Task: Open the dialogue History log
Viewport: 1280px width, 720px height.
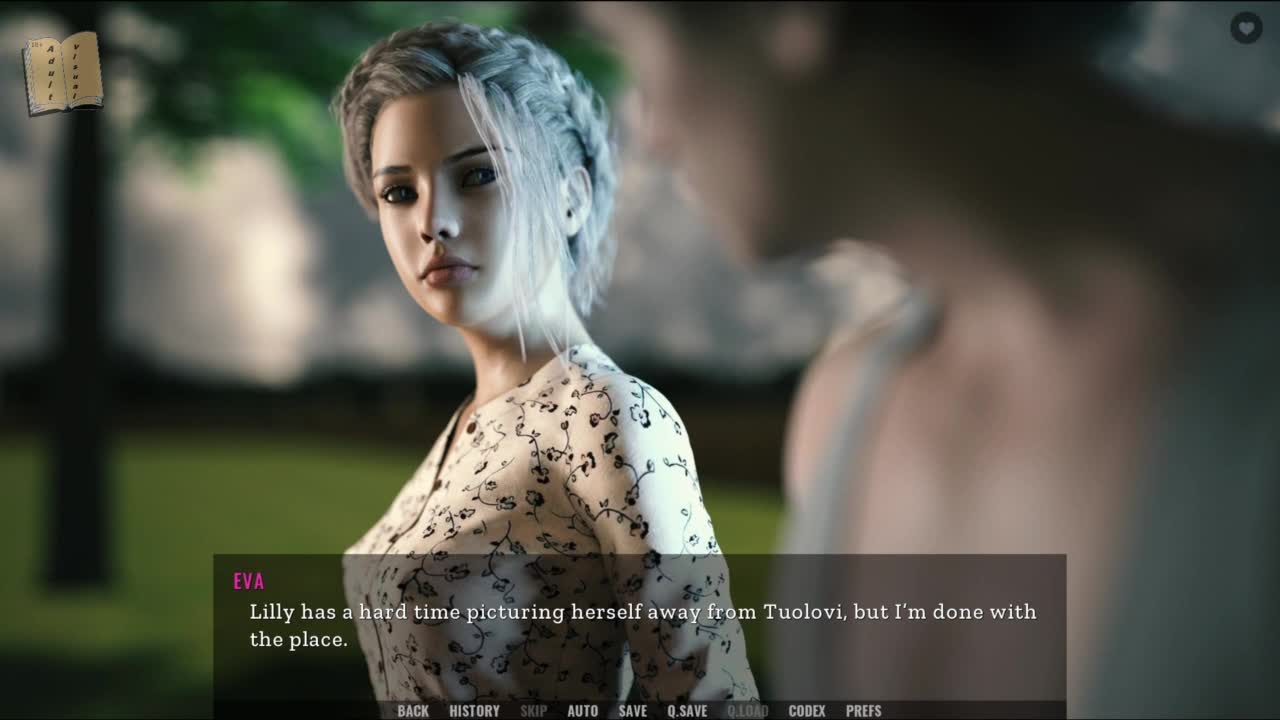Action: click(474, 711)
